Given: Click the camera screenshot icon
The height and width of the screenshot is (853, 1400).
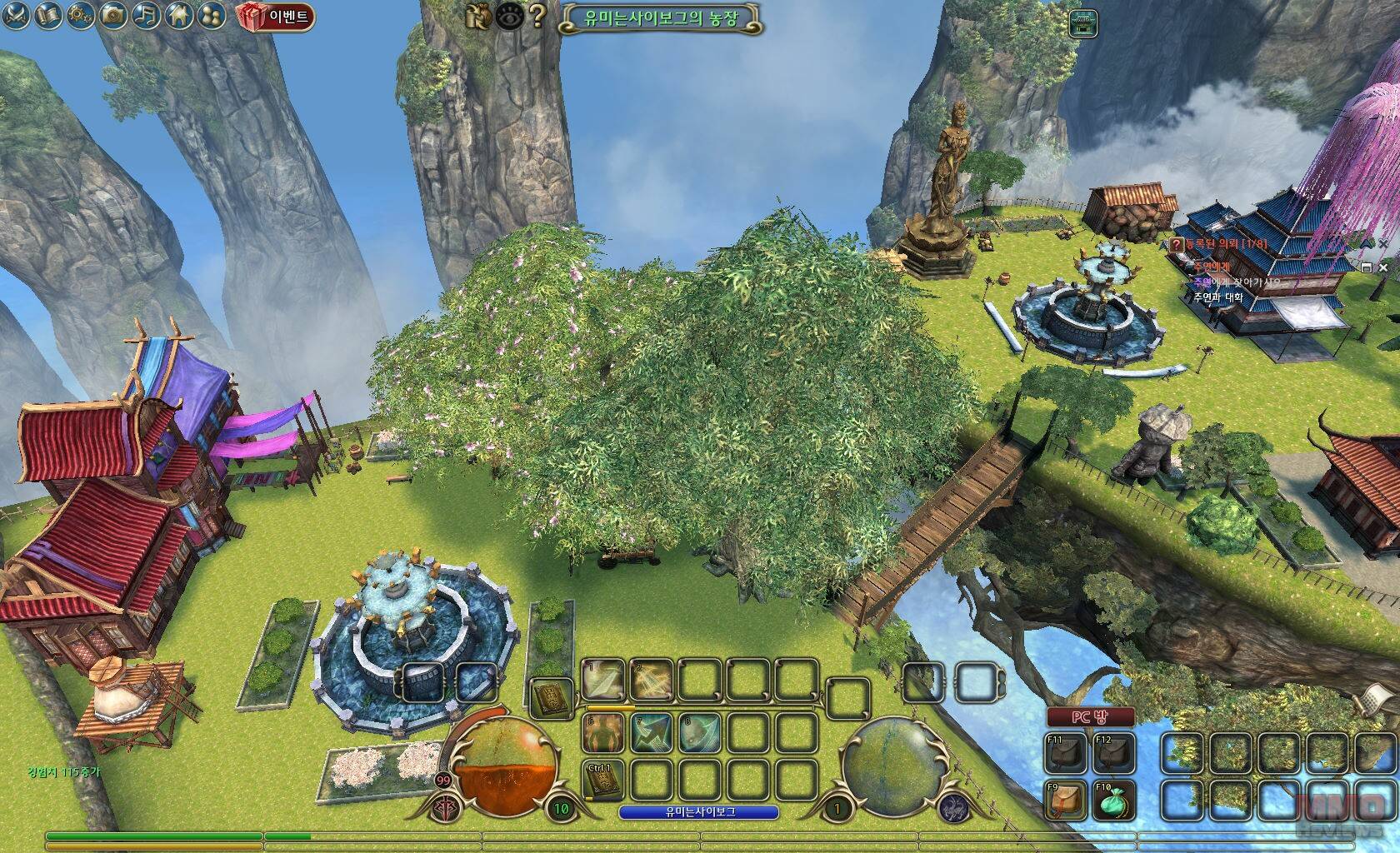Looking at the screenshot, I should [114, 14].
